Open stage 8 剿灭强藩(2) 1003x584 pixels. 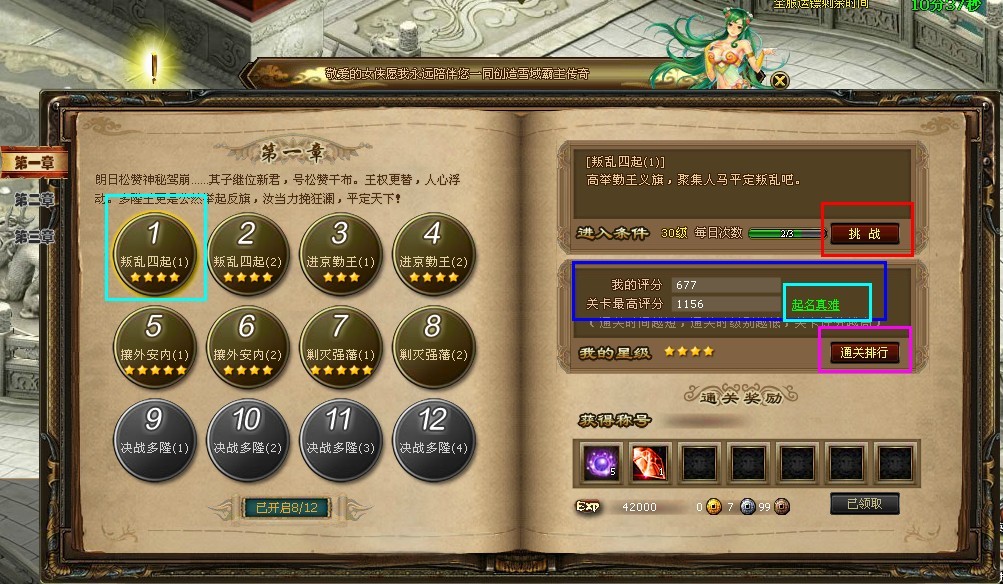tap(432, 340)
